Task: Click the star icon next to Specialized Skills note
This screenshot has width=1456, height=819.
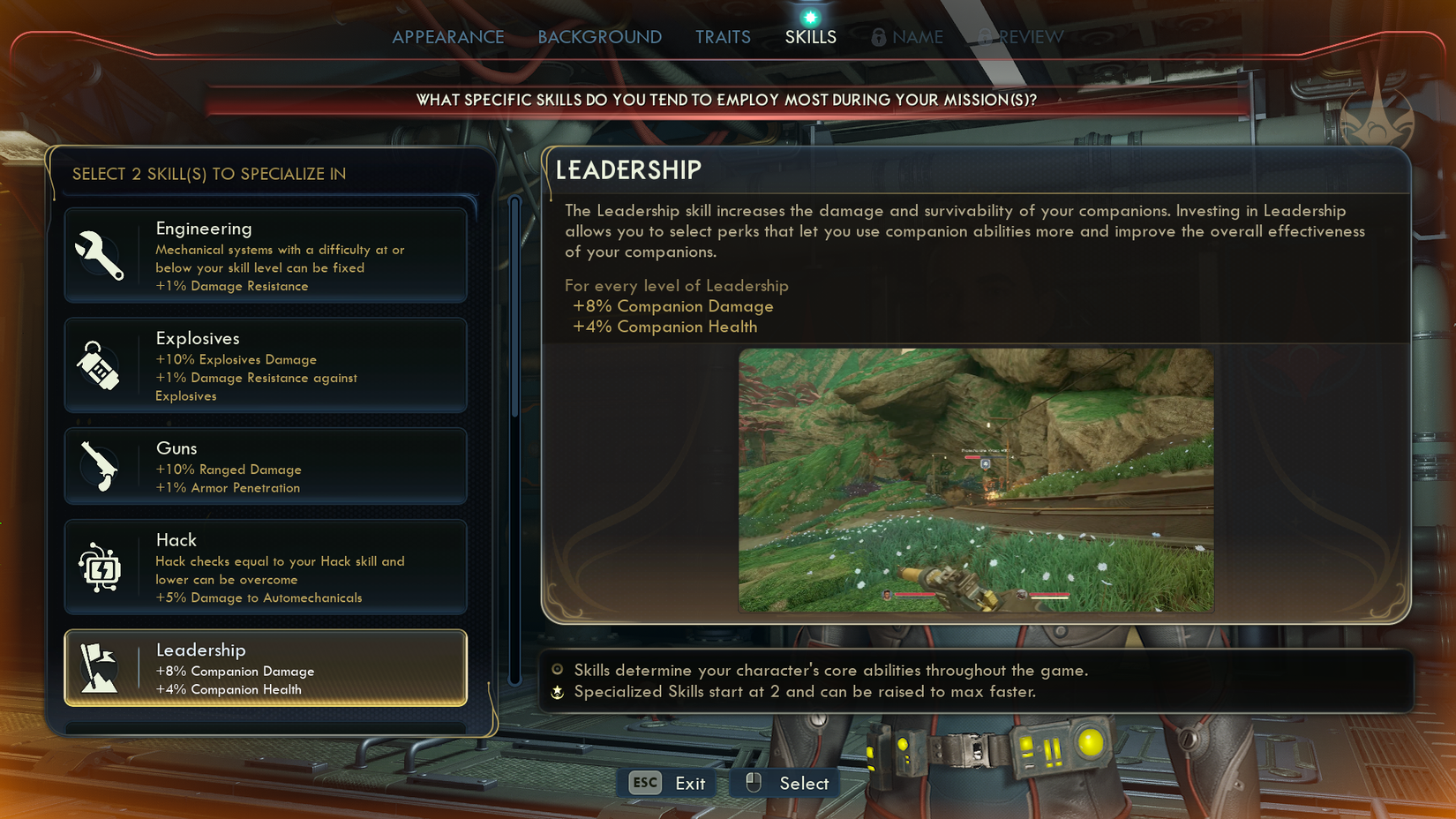Action: 557,692
